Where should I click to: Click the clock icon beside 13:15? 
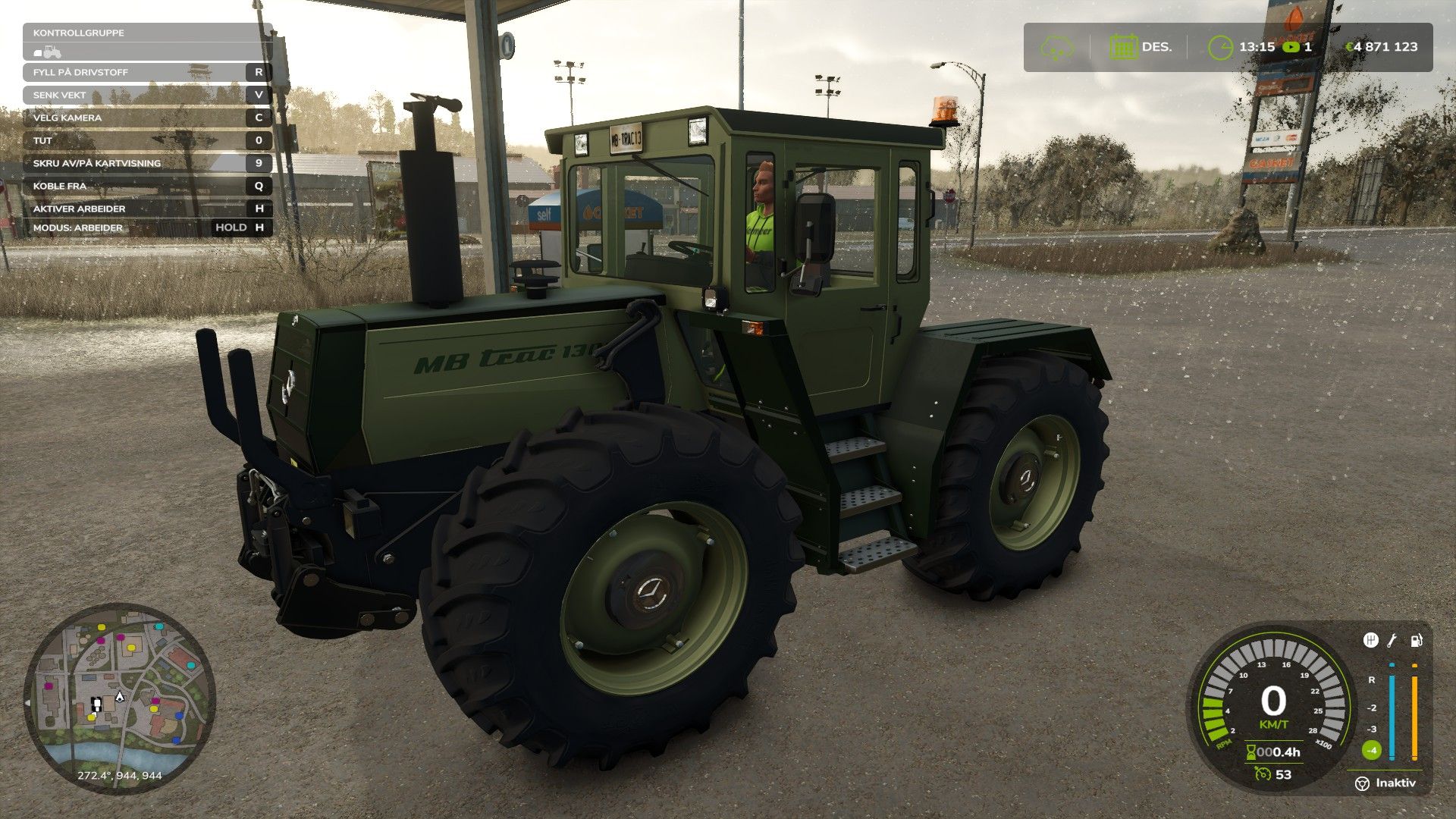1221,47
